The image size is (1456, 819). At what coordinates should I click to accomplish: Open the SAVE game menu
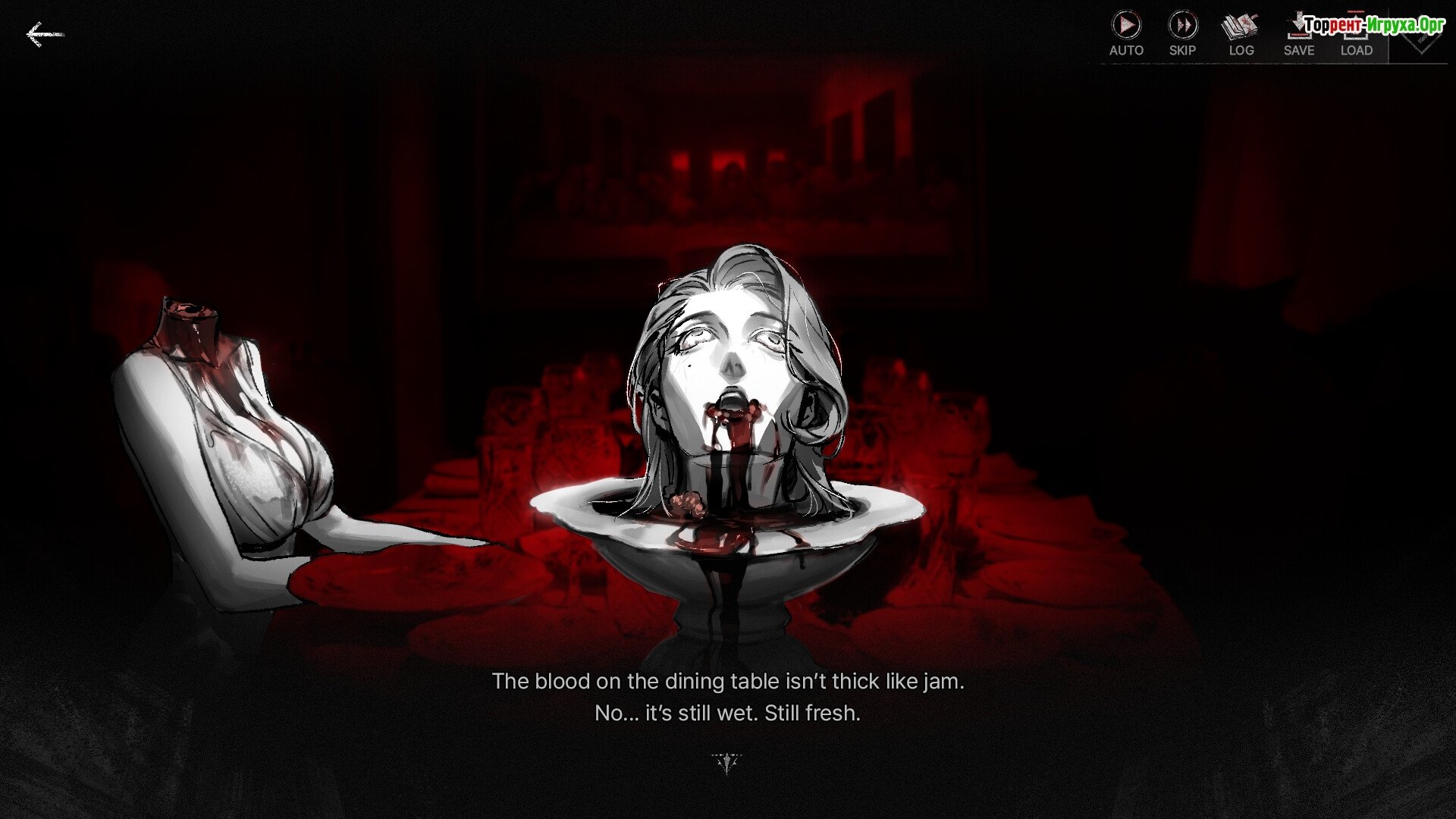tap(1298, 35)
